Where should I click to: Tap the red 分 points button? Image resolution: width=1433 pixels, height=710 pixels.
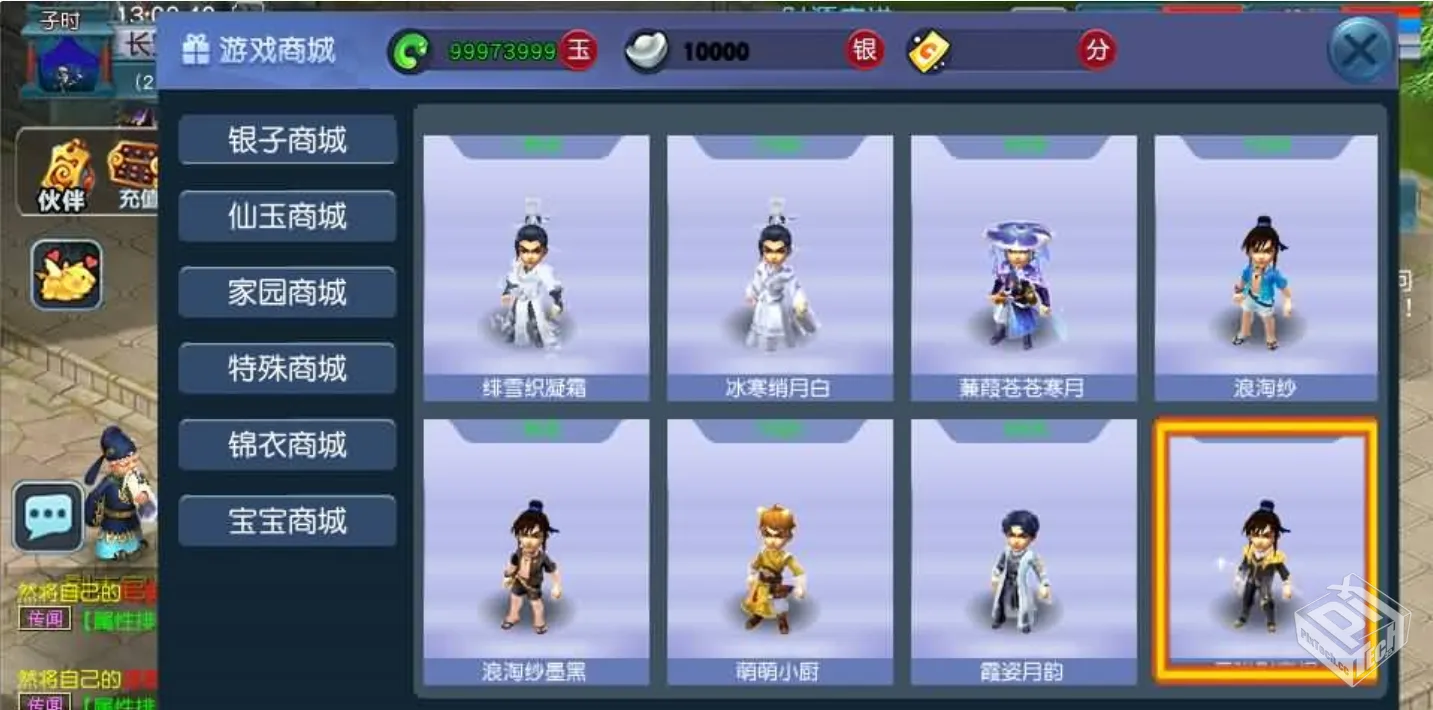[1097, 50]
